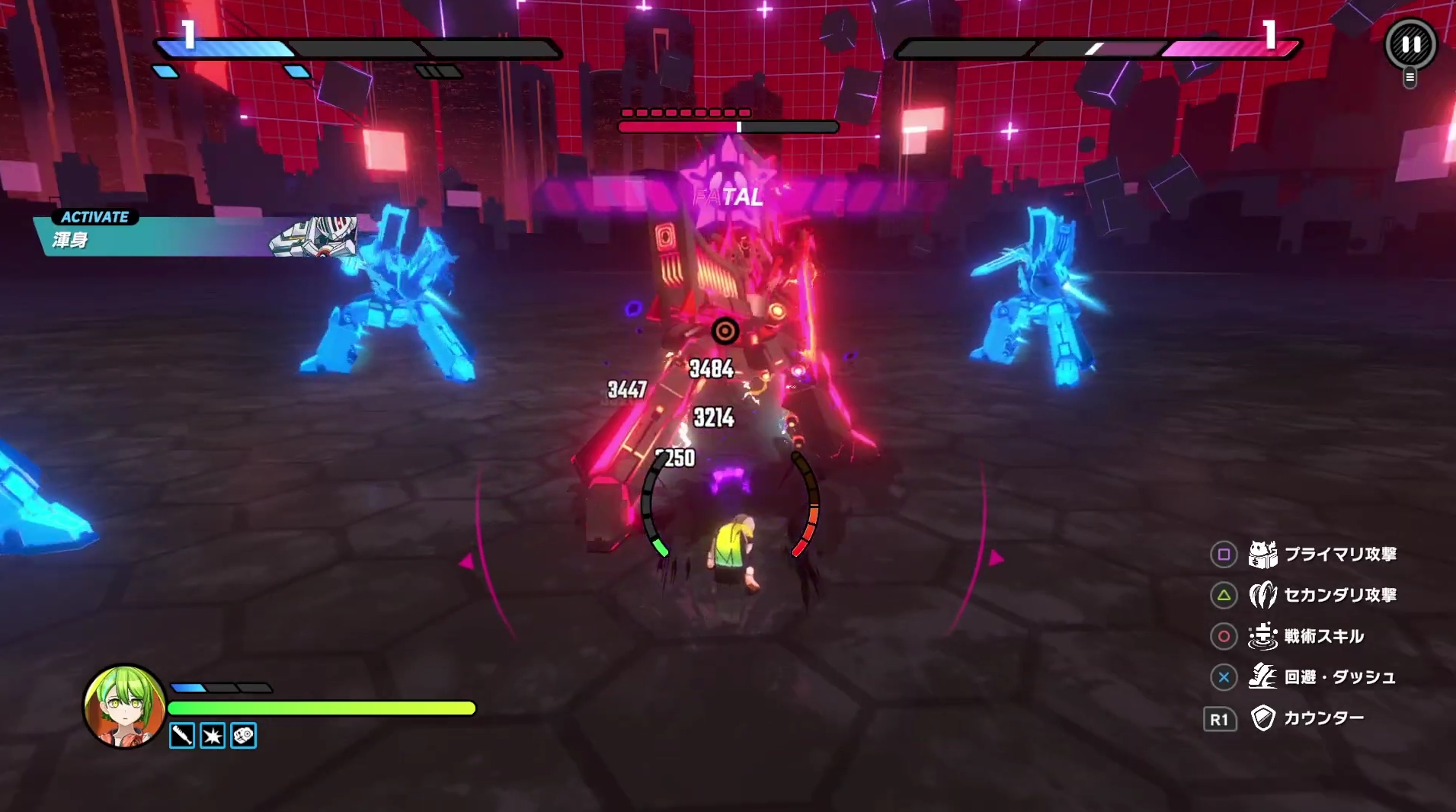The height and width of the screenshot is (812, 1456).
Task: Click the sword buff icon
Action: coord(182,736)
